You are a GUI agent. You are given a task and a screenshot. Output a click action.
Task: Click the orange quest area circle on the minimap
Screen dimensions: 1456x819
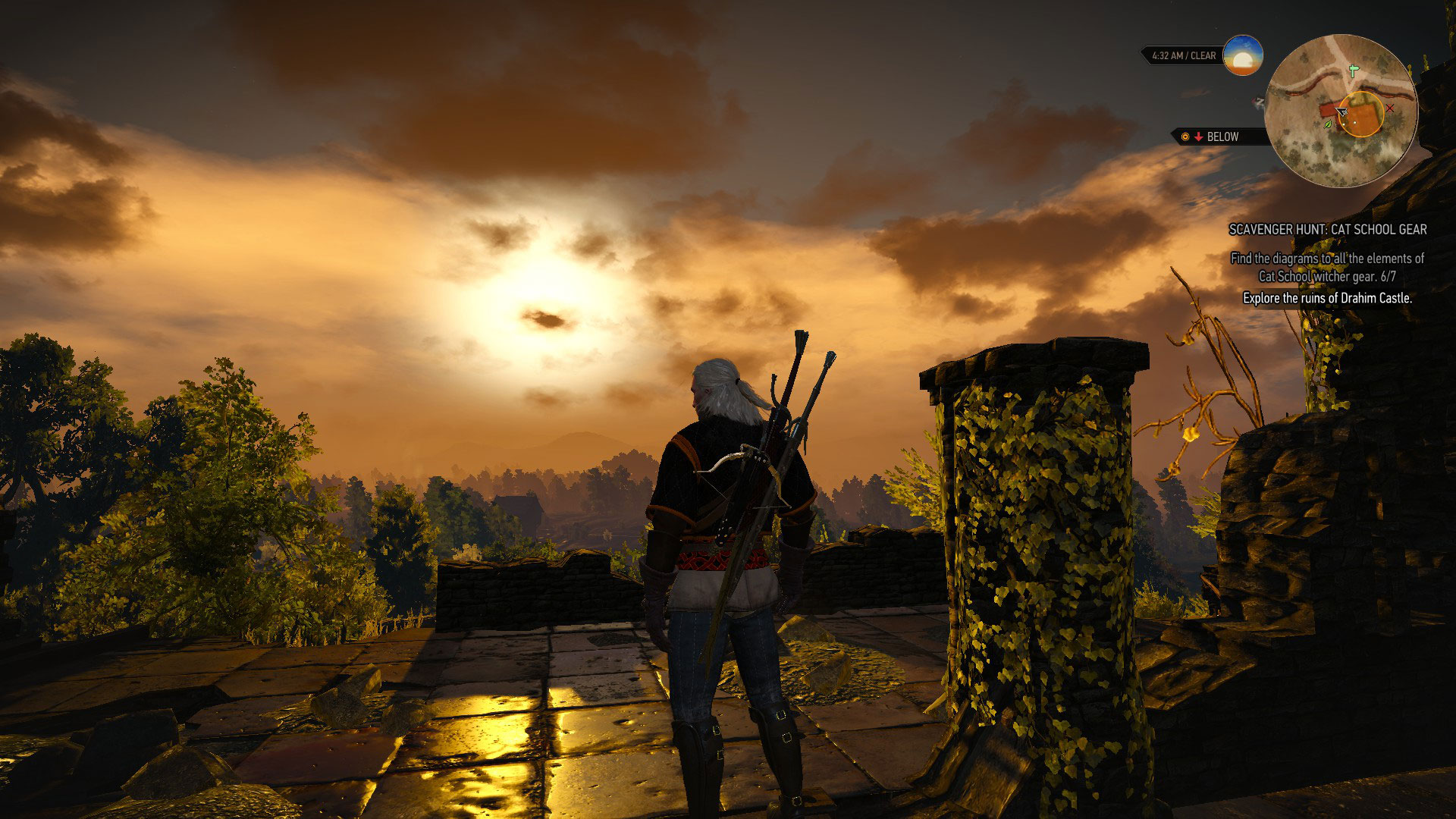coord(1361,115)
